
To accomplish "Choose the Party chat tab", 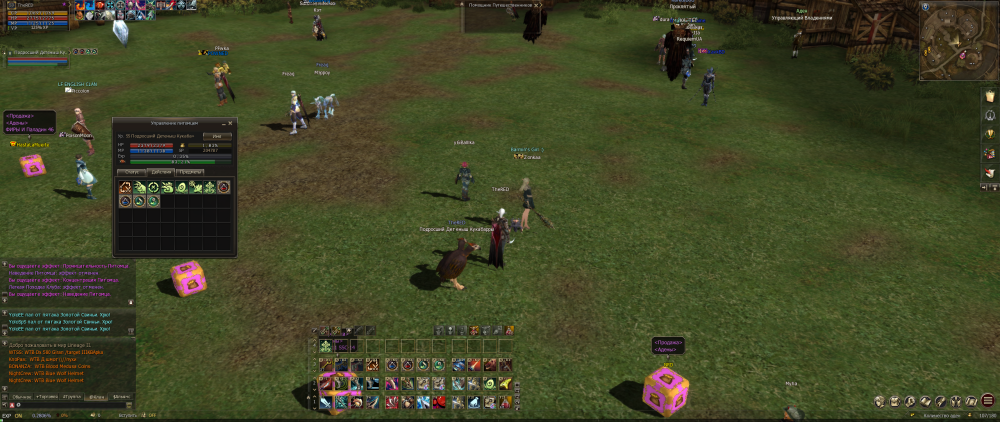I will tap(72, 397).
